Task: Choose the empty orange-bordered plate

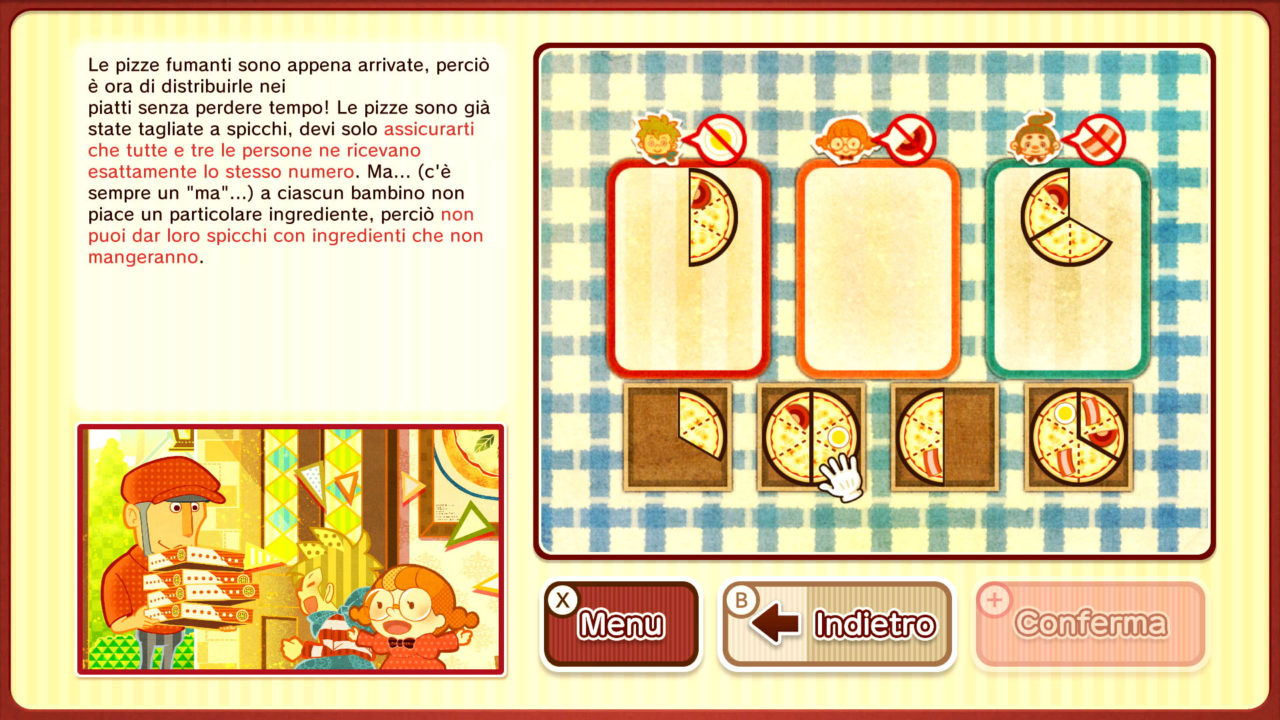Action: point(878,270)
